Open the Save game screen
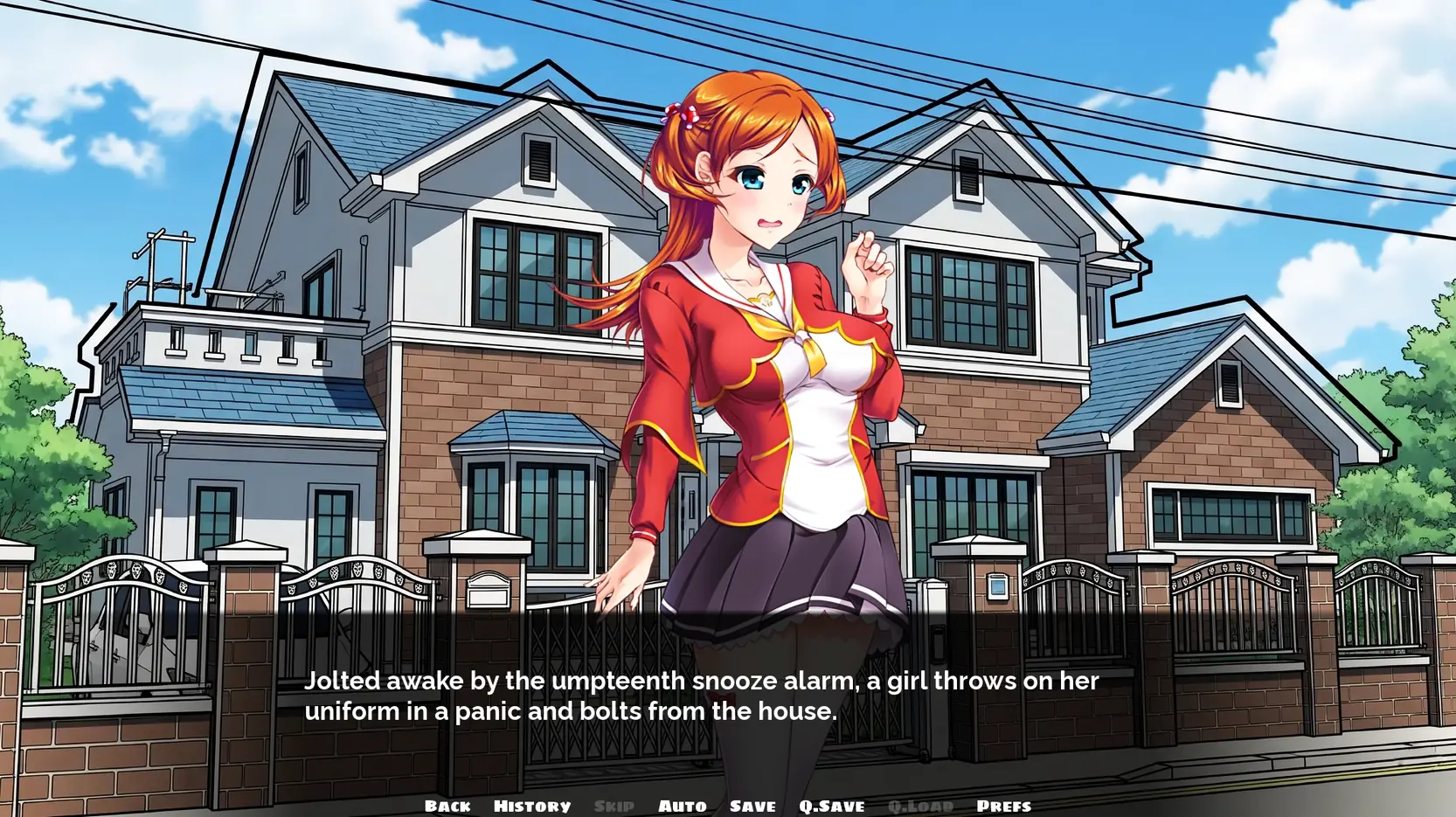Viewport: 1456px width, 817px height. point(752,806)
